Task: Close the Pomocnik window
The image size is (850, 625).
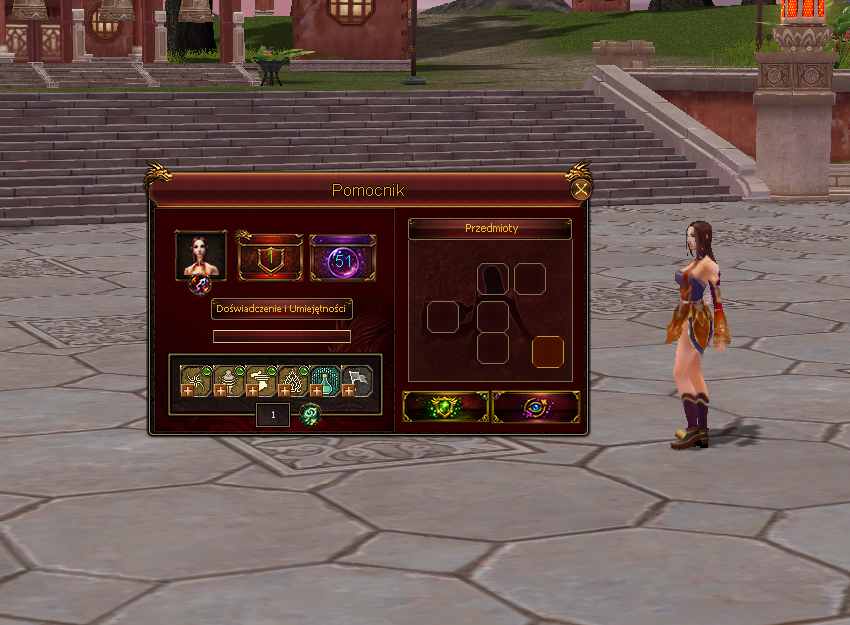Action: point(581,190)
